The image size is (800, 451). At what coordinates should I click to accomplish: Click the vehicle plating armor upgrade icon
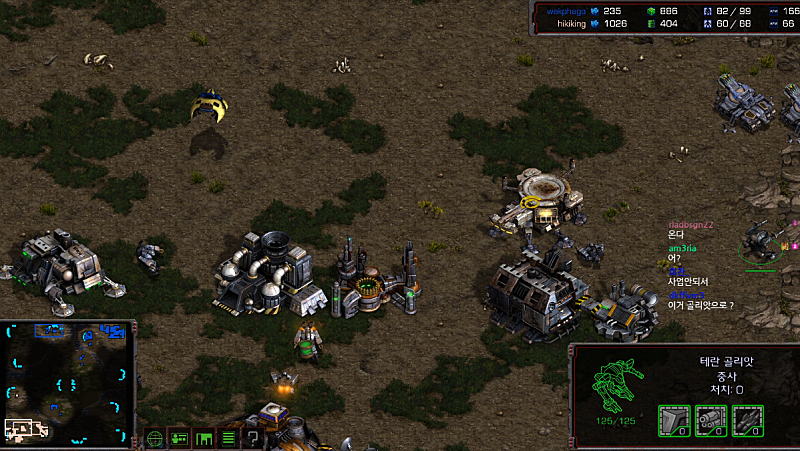(x=674, y=420)
